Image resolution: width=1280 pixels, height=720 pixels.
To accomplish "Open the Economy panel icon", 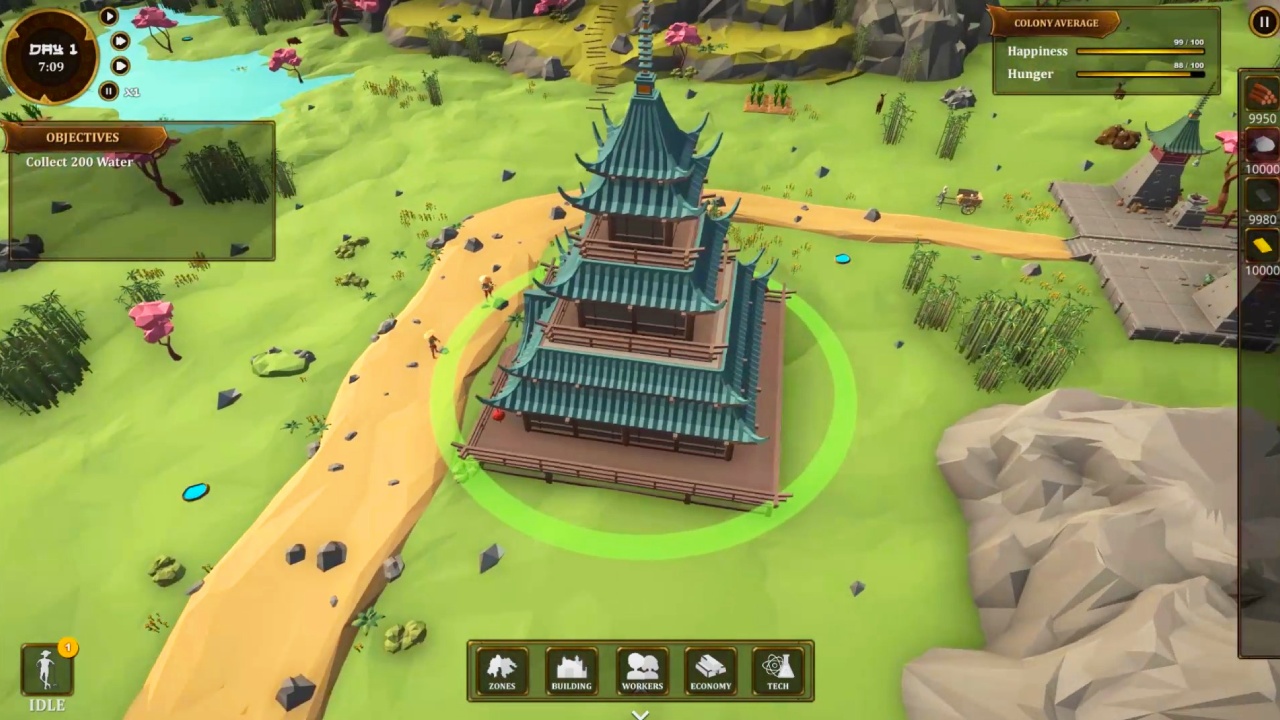I will pos(710,668).
